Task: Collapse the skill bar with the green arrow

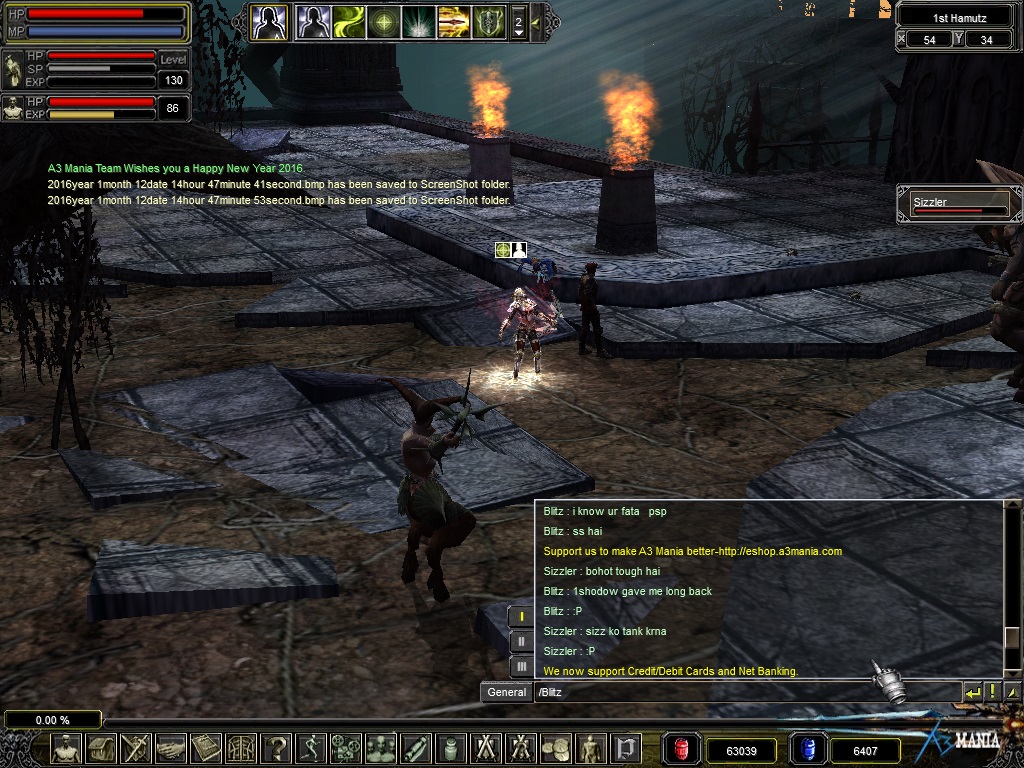Action: (x=536, y=21)
